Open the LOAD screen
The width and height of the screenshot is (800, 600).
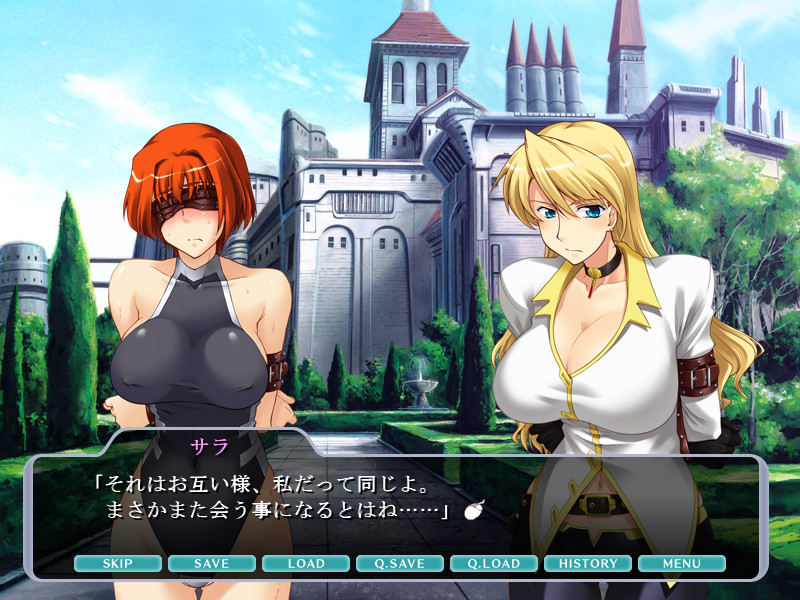[305, 563]
